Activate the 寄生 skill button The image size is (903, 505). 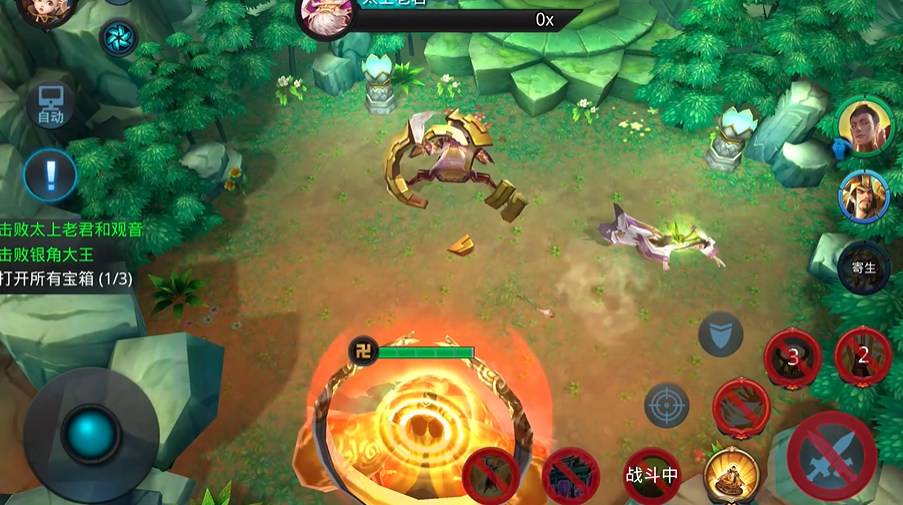coord(863,268)
